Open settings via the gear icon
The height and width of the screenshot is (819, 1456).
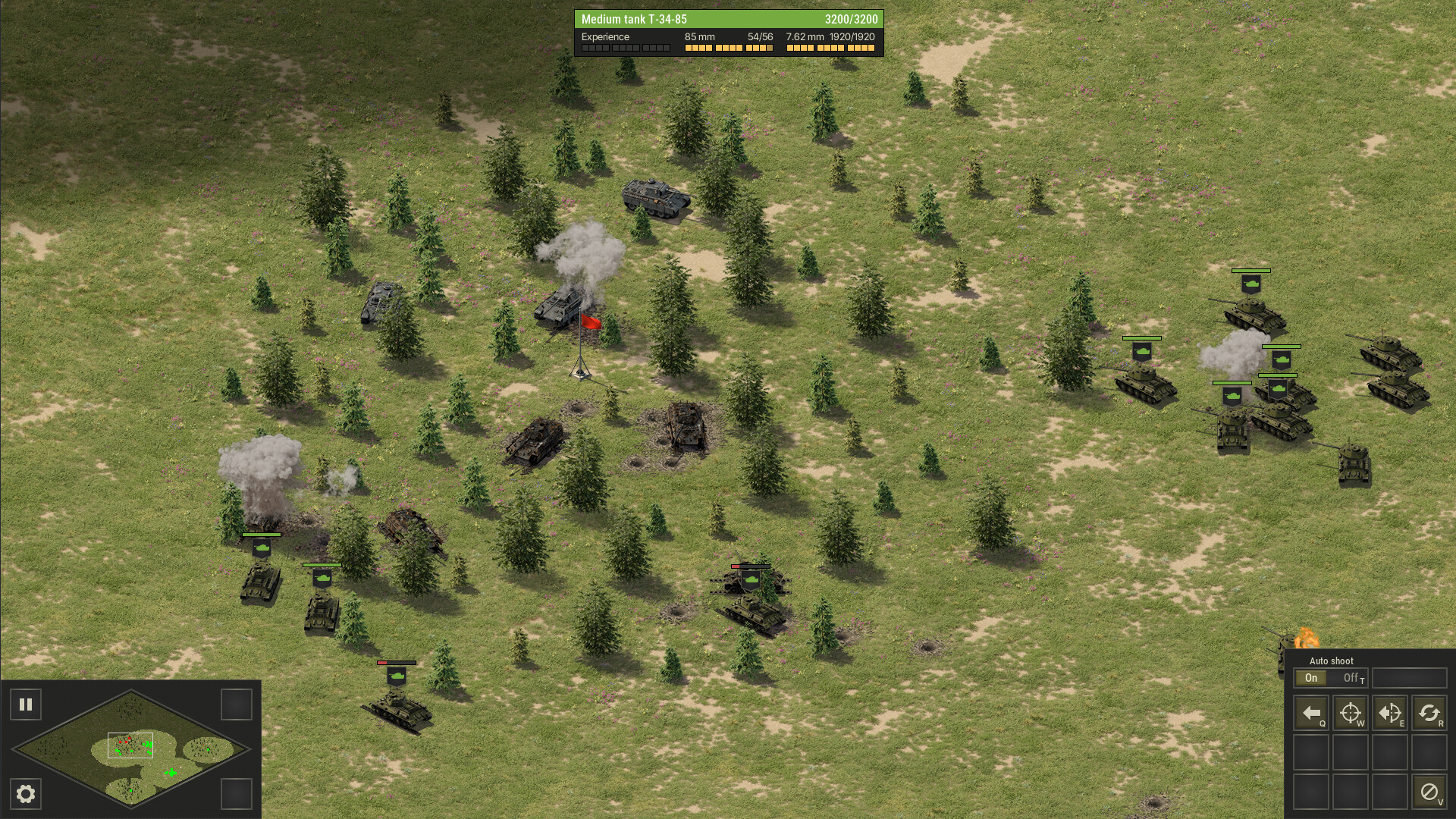click(27, 795)
